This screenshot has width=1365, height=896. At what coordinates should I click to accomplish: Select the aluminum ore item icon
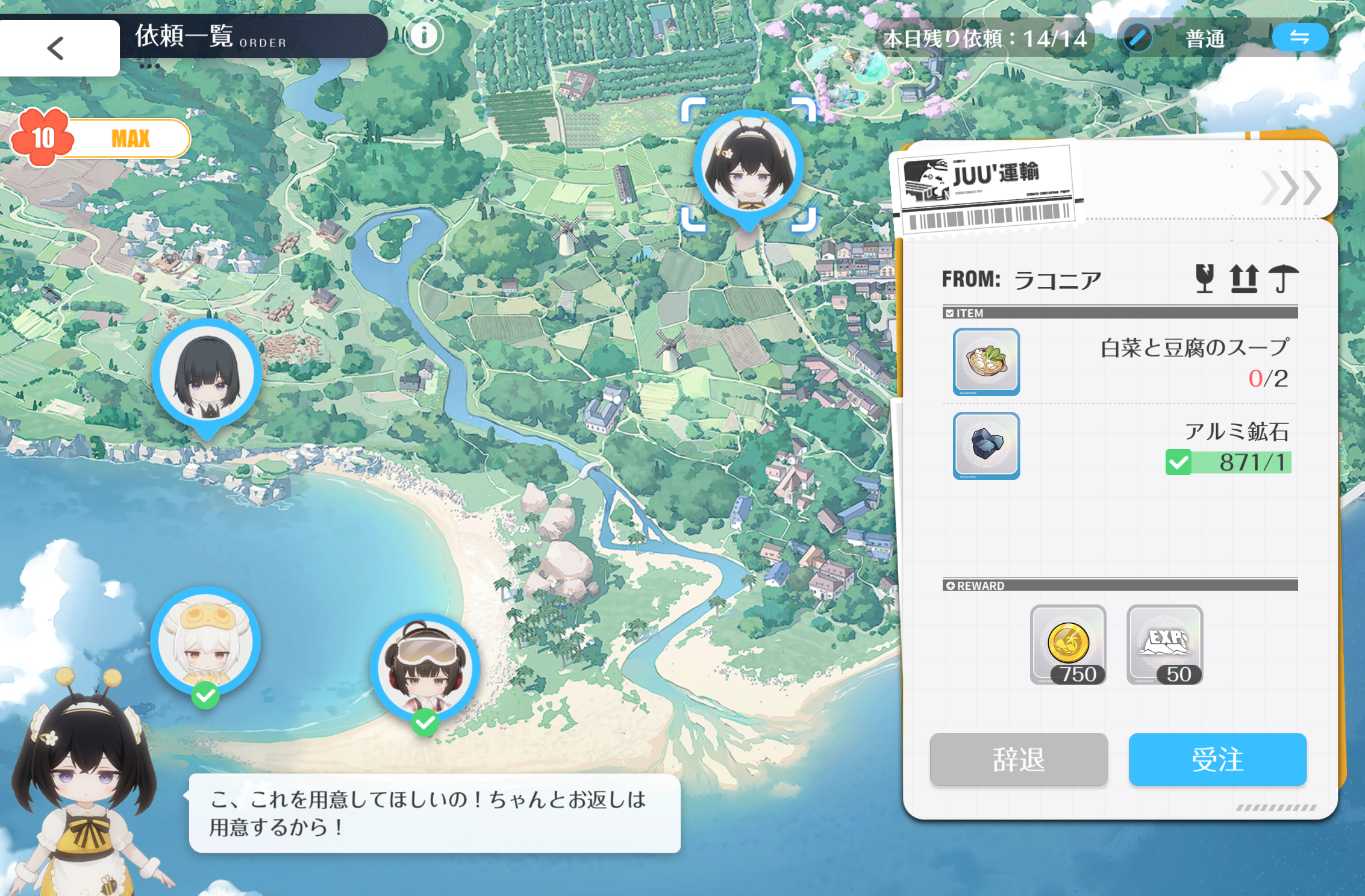(x=986, y=446)
